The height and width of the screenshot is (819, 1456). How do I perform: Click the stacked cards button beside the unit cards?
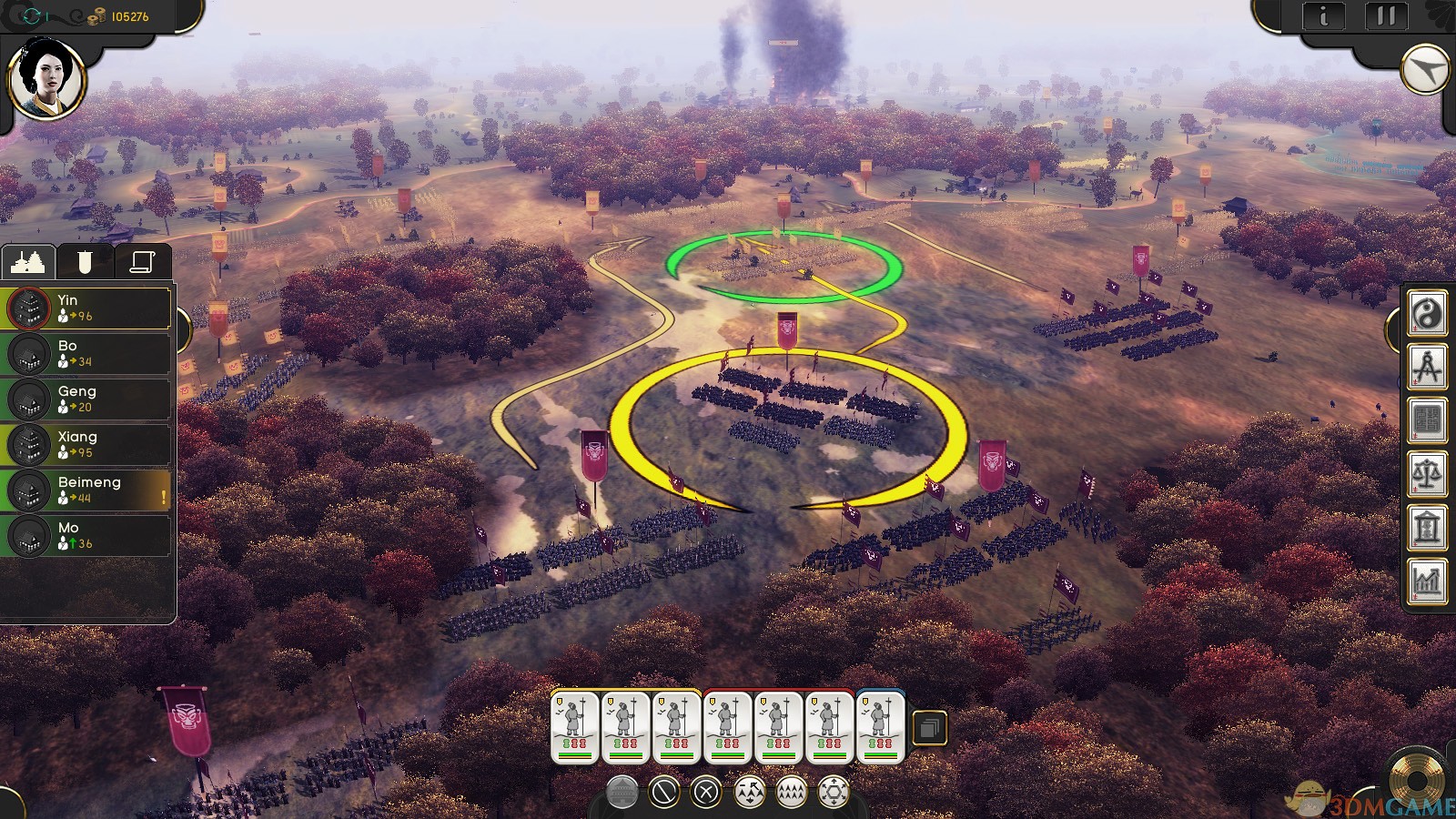929,728
